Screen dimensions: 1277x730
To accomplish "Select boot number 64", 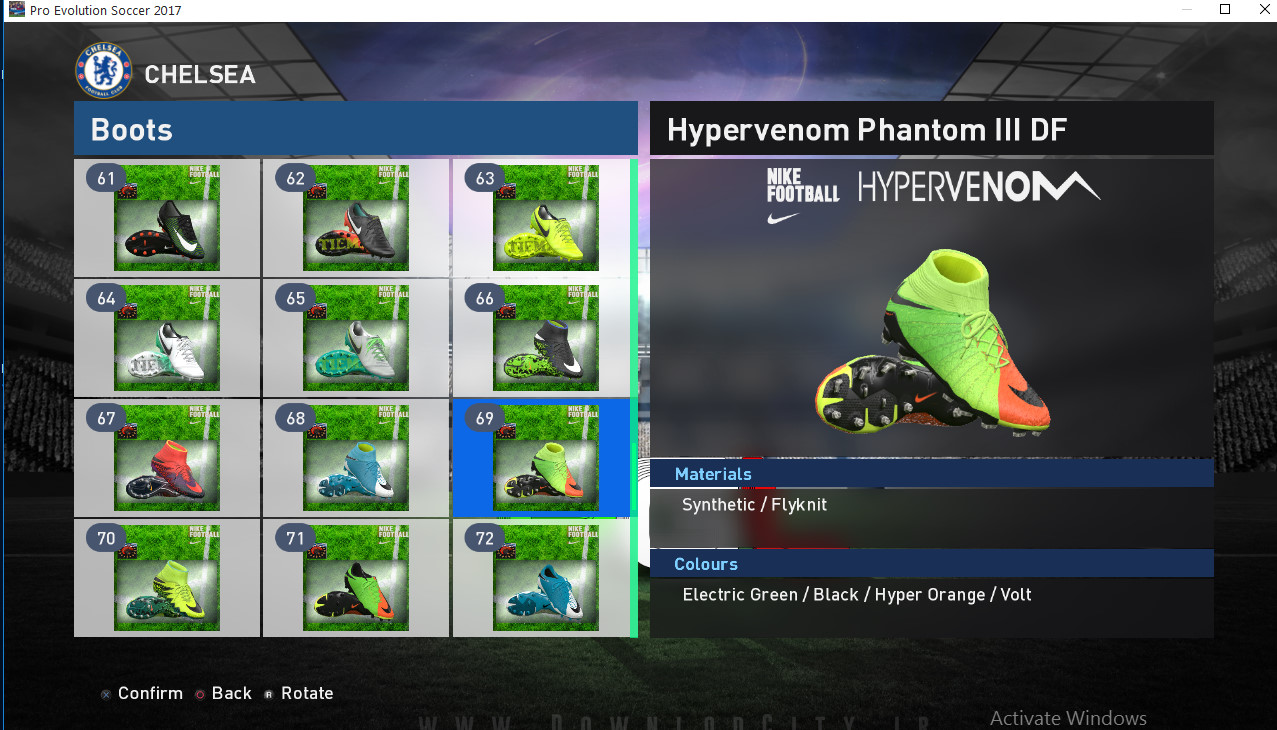I will click(x=167, y=338).
